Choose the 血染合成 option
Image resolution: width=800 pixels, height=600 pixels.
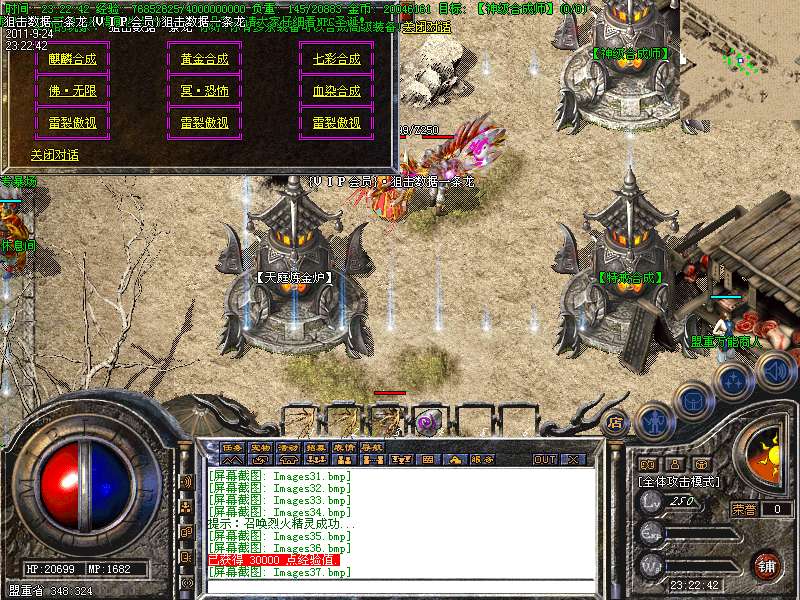pos(336,91)
